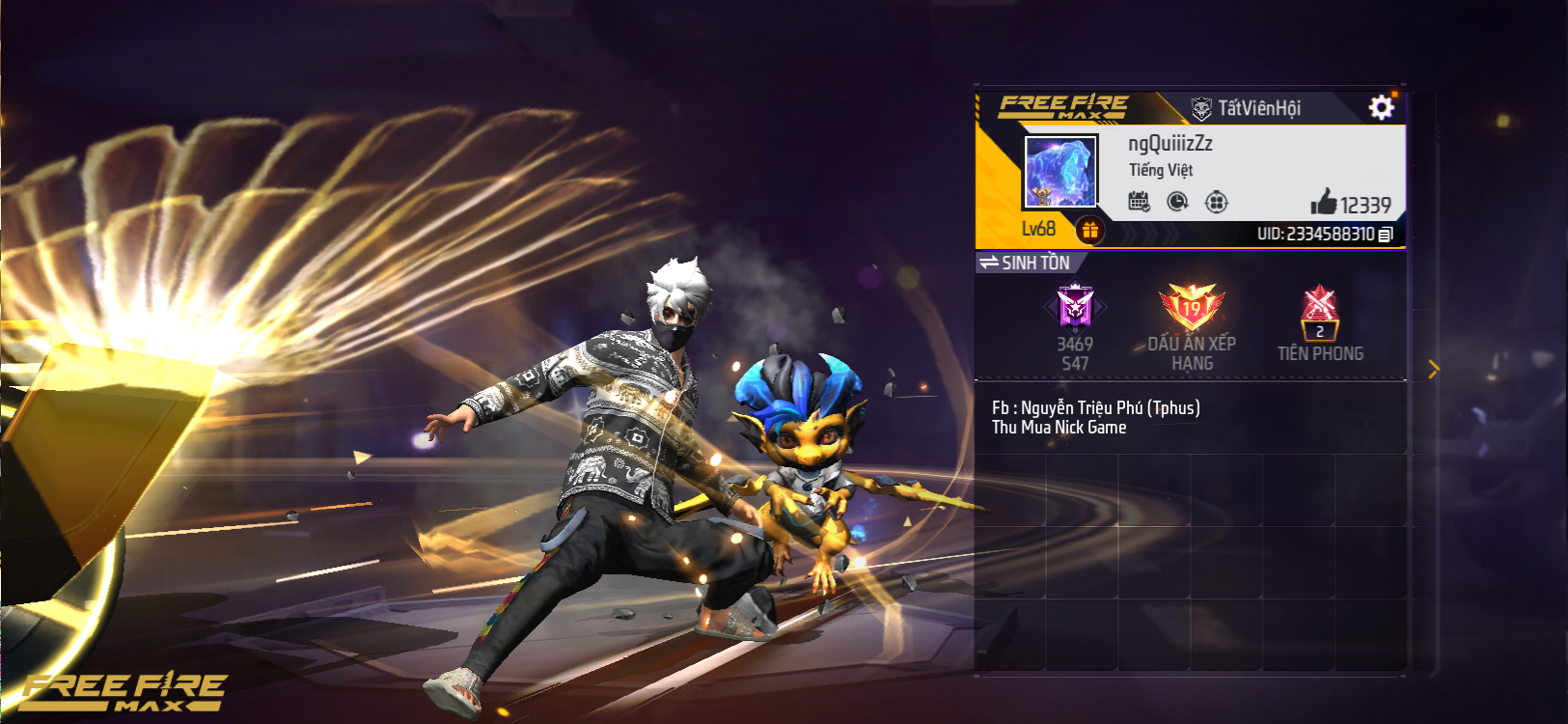Open the calendar icon under Tiếng Việt
Image resolution: width=1568 pixels, height=724 pixels.
point(1139,202)
